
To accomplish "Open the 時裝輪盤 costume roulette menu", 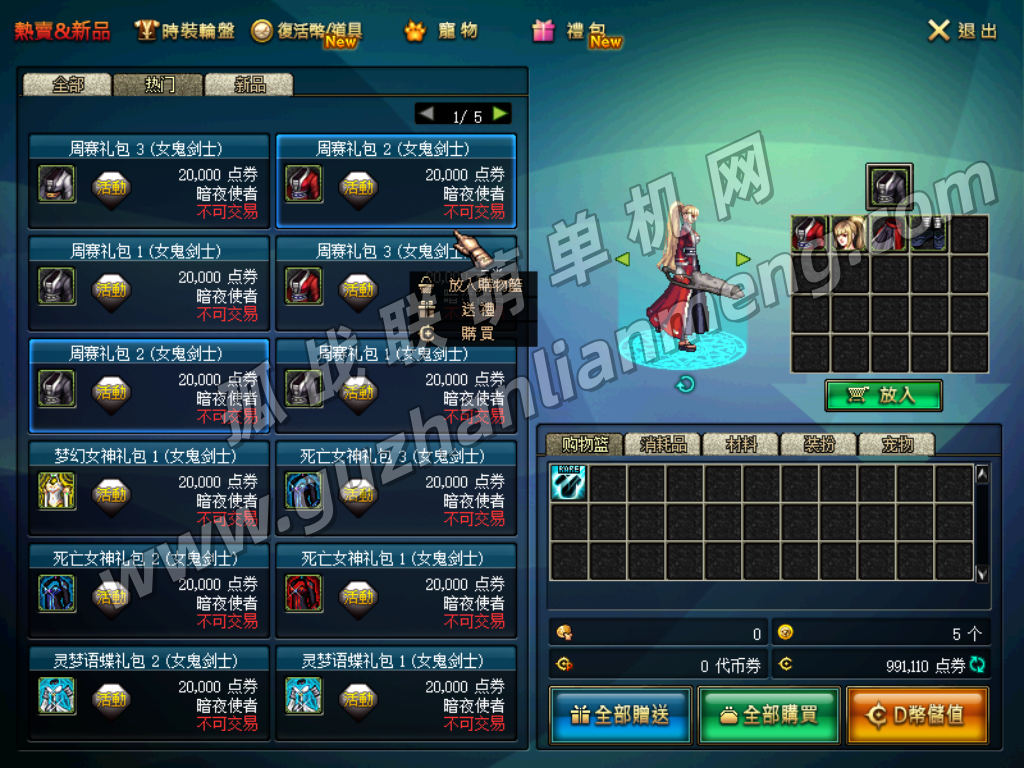I will [186, 31].
